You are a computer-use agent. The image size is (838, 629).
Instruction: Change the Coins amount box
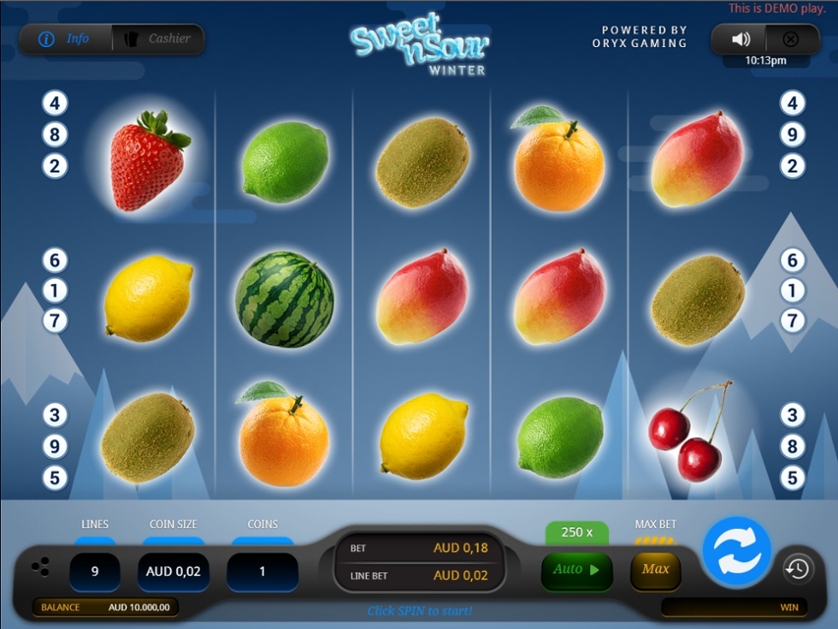[x=262, y=572]
